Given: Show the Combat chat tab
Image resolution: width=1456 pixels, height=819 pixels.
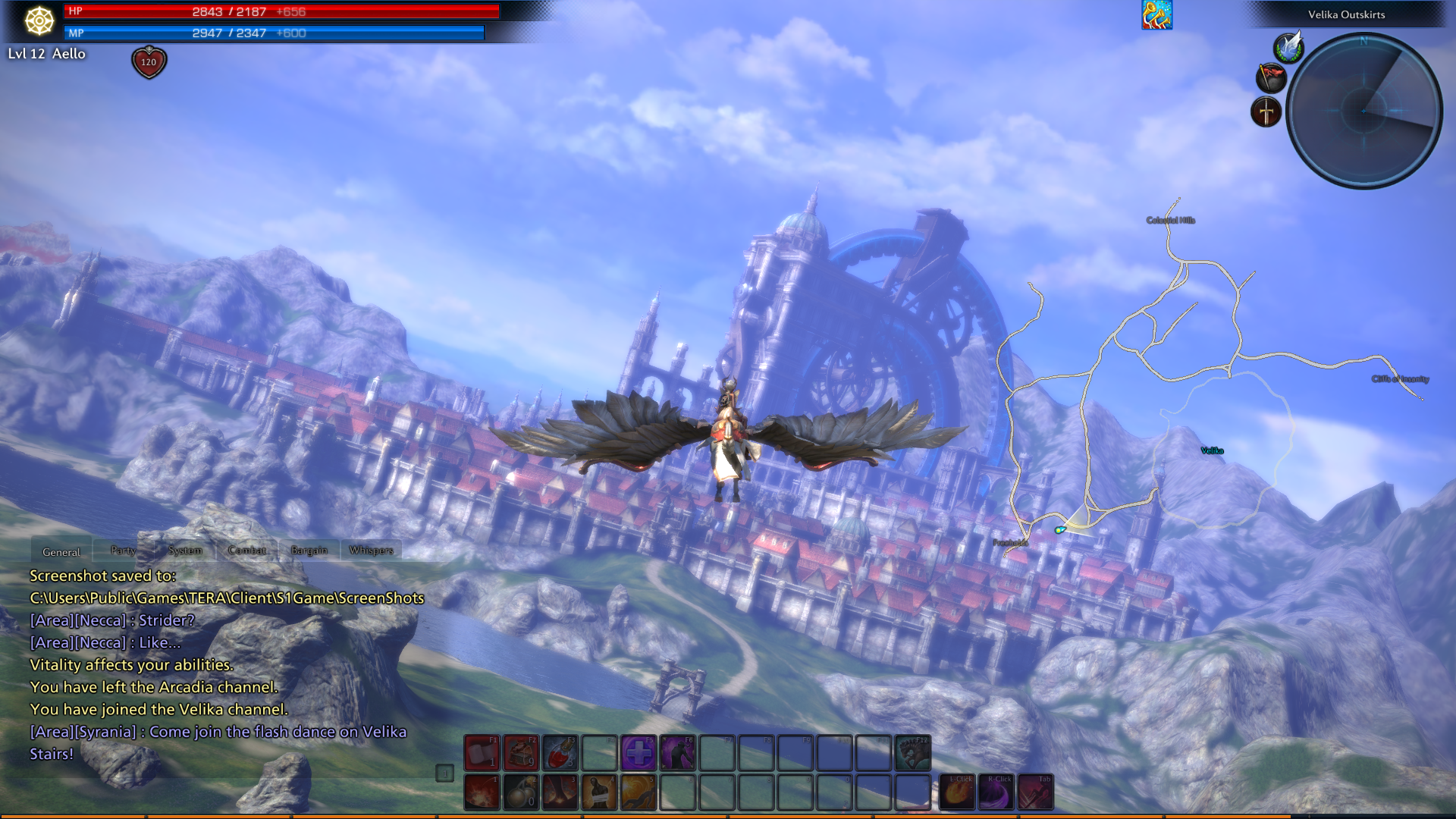Looking at the screenshot, I should 247,551.
